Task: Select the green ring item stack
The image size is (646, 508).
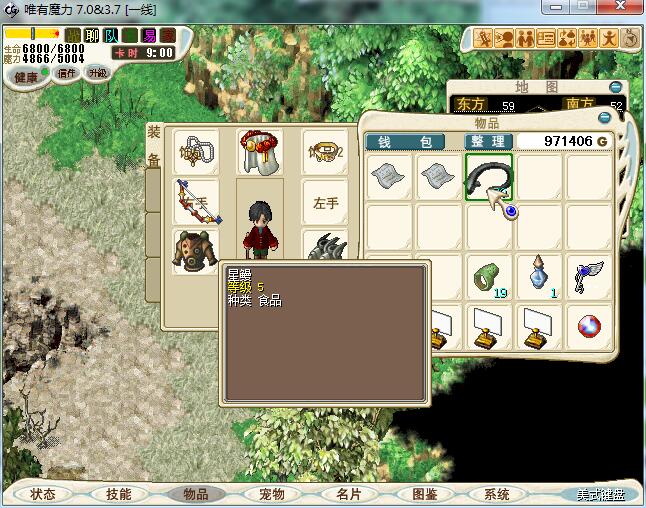Action: point(489,276)
